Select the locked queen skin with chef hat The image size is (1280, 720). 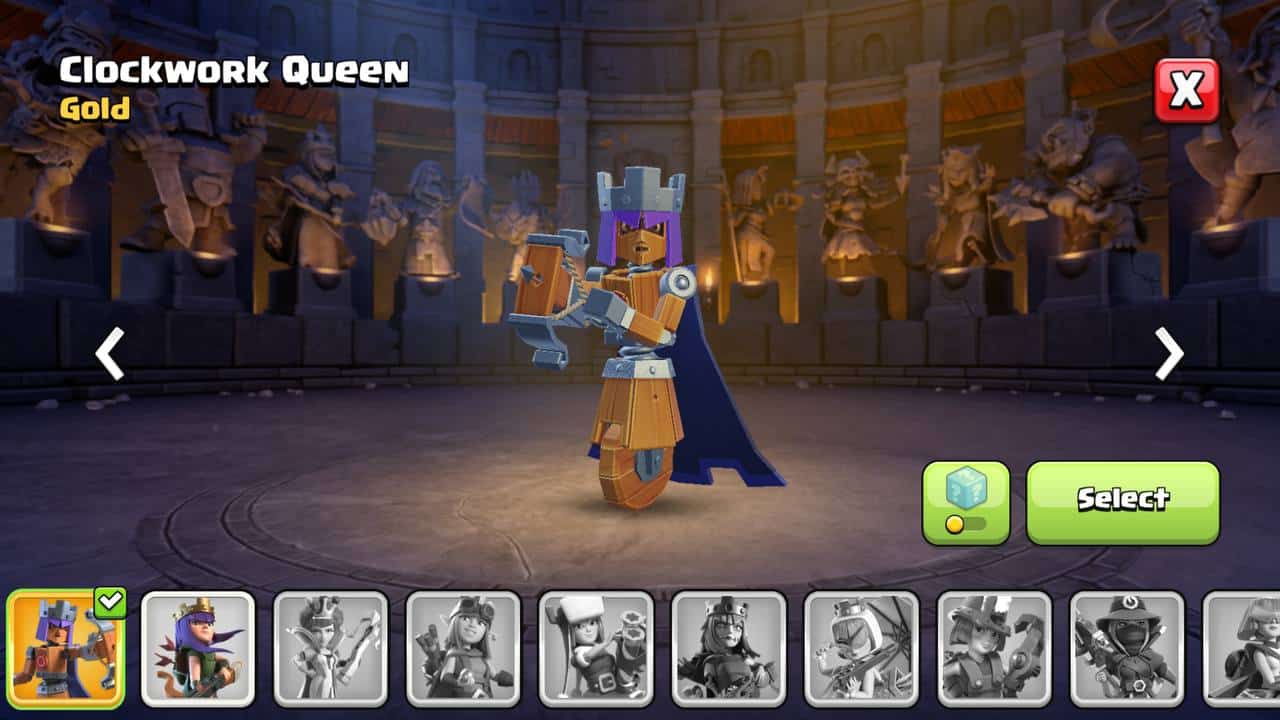pos(596,648)
